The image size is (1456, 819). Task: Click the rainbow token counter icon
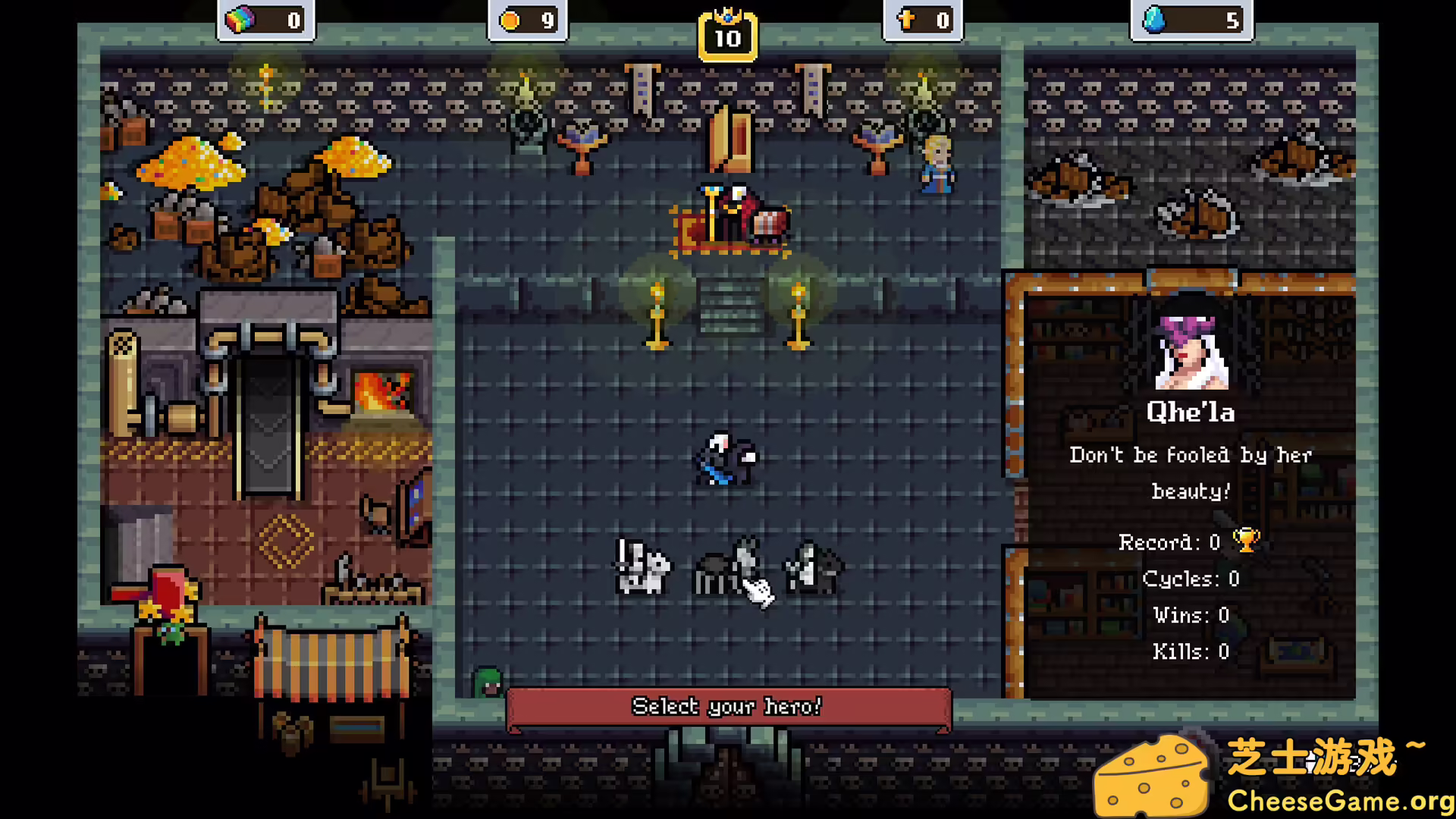tap(240, 20)
